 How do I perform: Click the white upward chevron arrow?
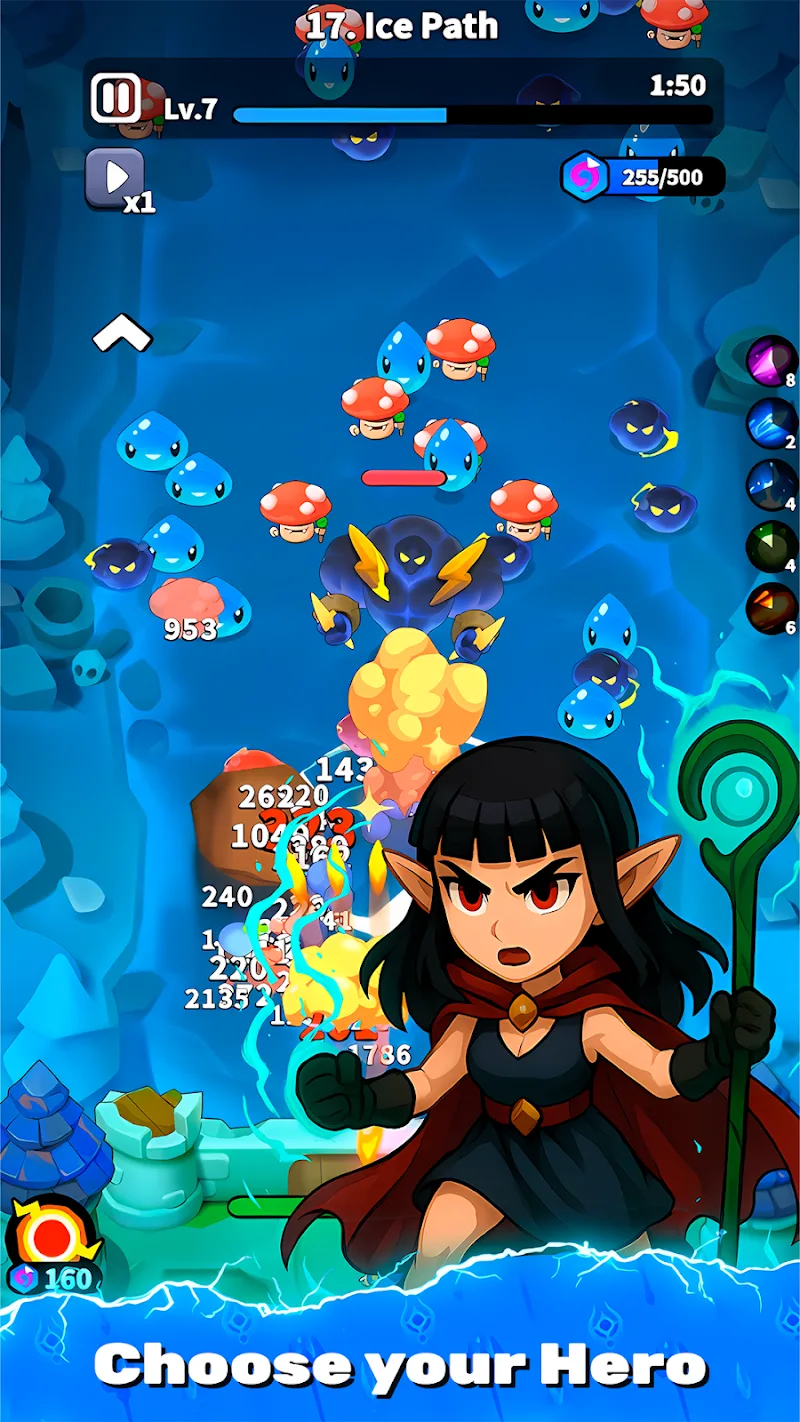122,334
